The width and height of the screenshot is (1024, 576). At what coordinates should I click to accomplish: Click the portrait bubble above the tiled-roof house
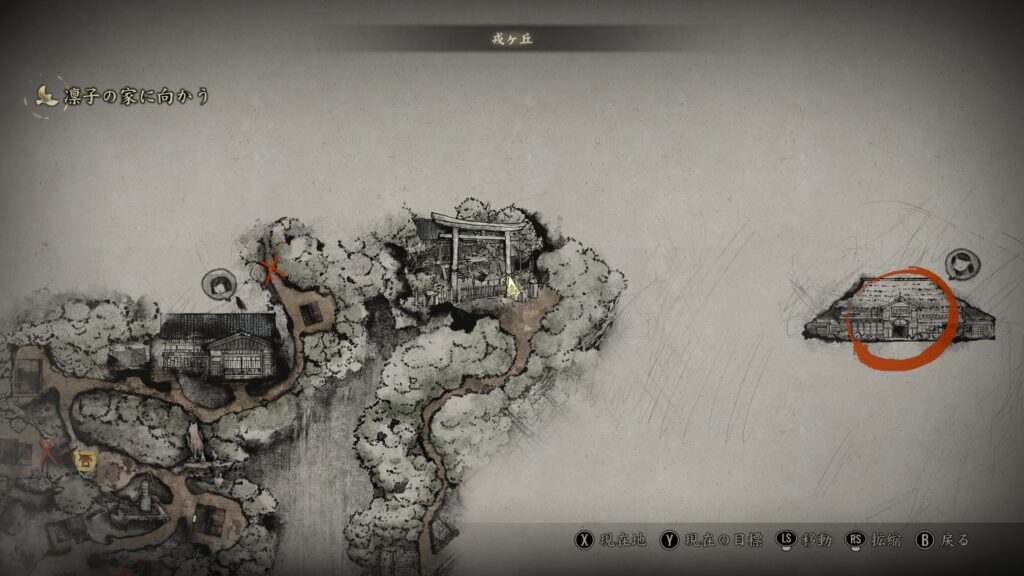218,284
